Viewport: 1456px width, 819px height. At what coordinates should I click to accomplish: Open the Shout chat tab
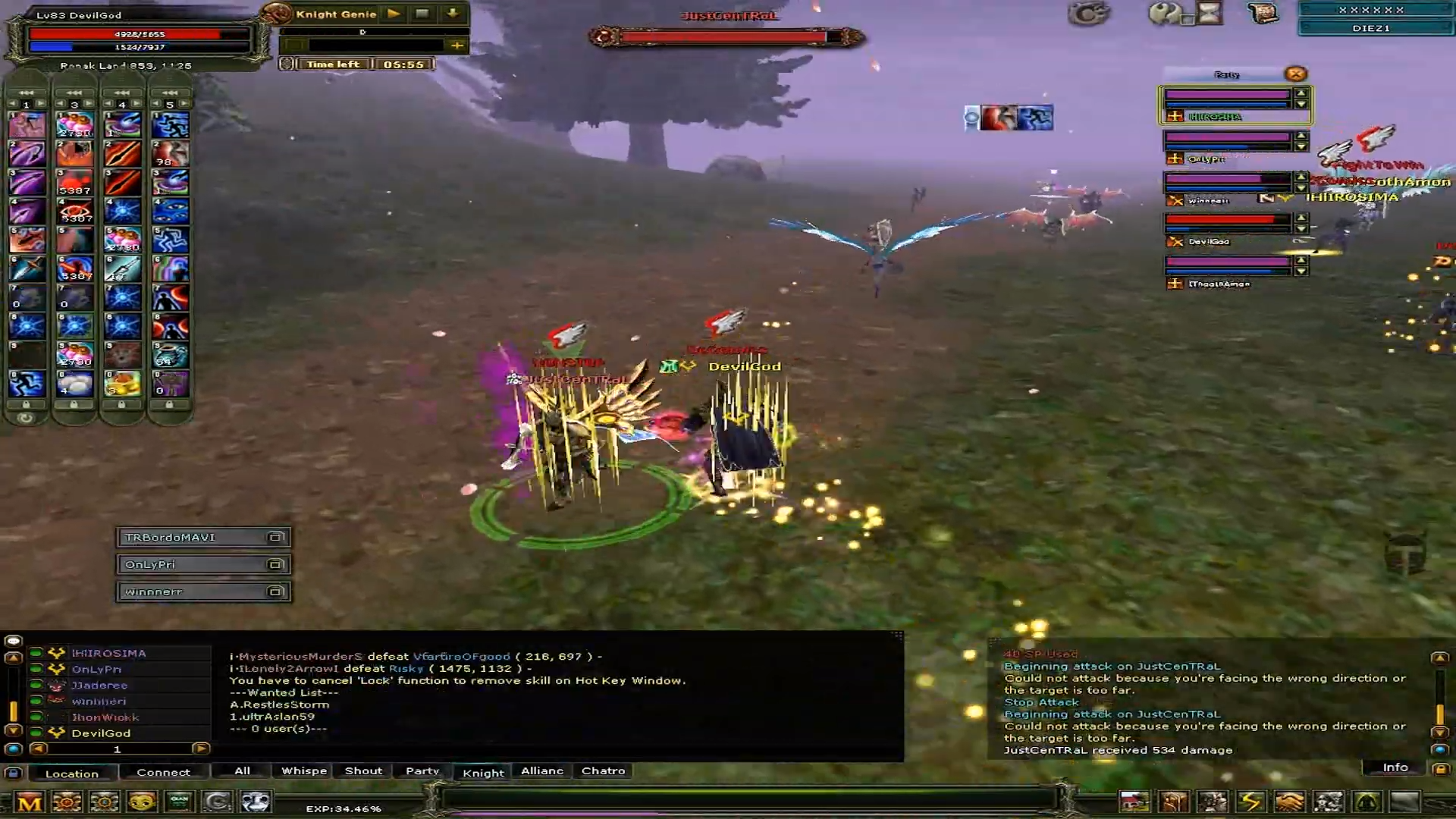tap(363, 770)
